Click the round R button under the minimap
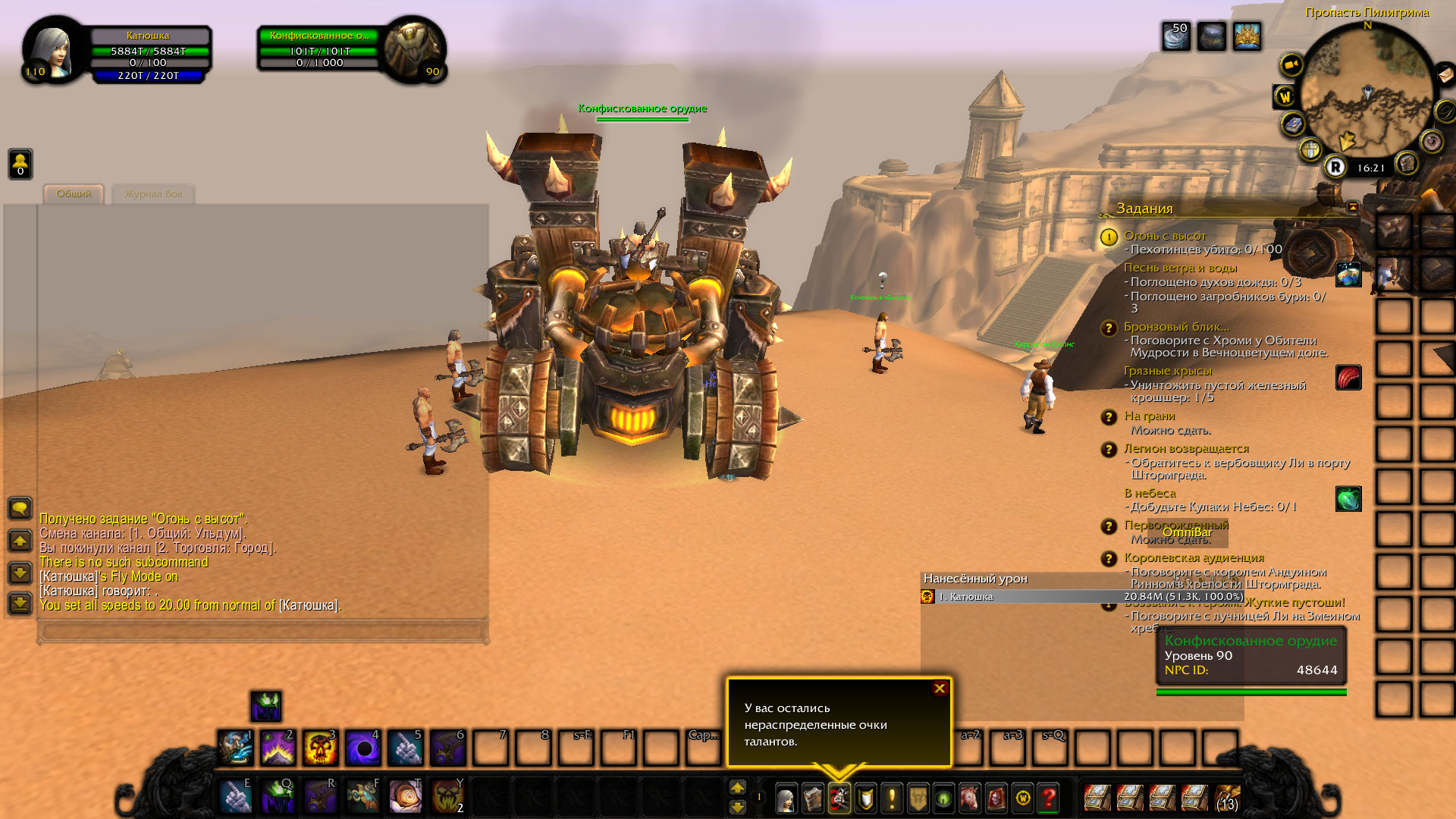Viewport: 1456px width, 819px height. tap(1335, 168)
